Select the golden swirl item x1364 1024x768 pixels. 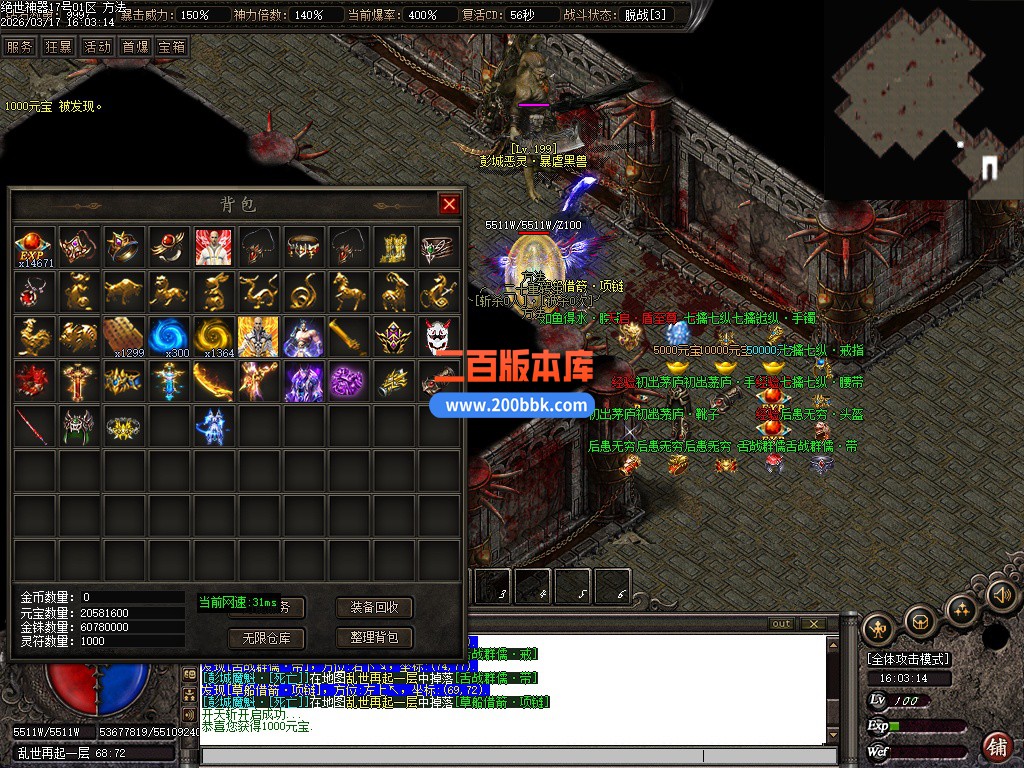[213, 336]
